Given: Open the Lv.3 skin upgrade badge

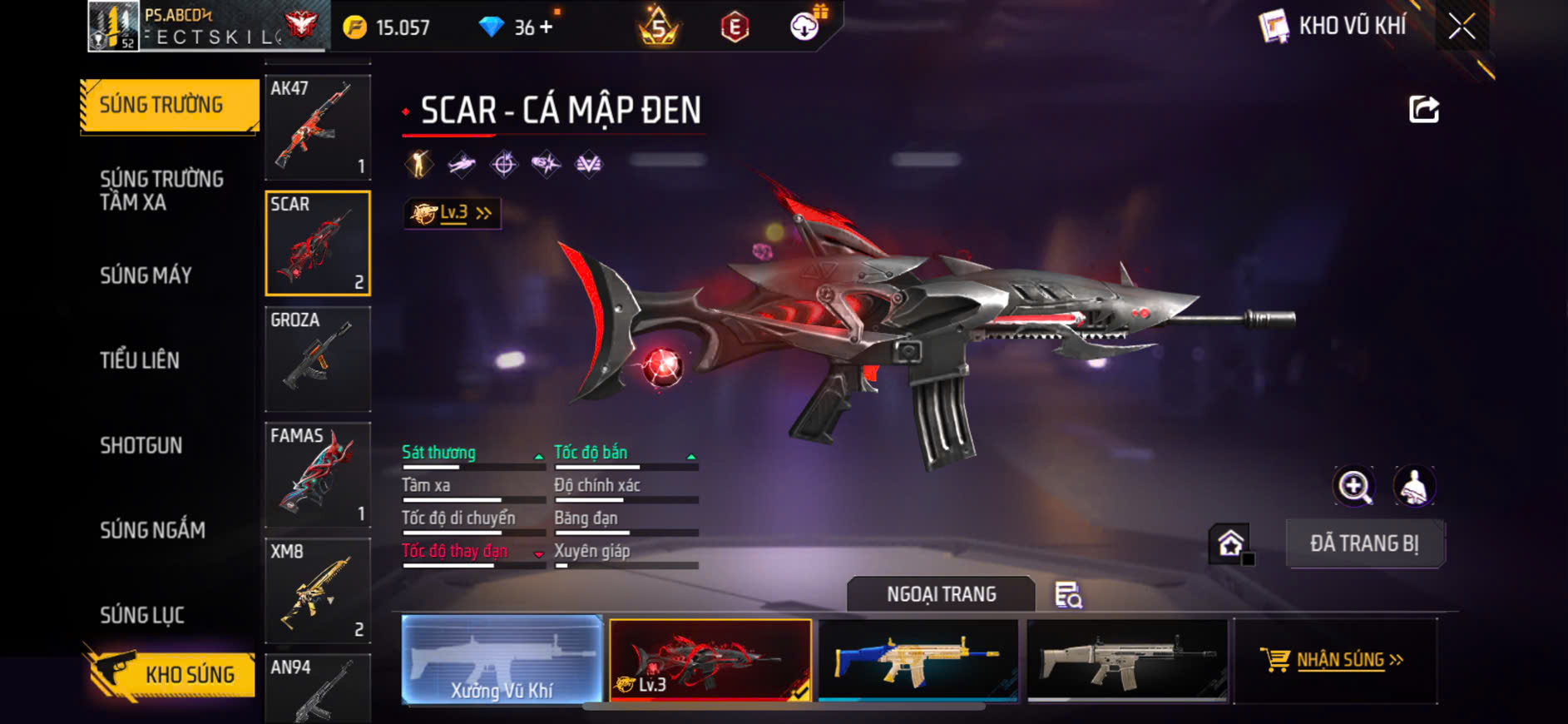Looking at the screenshot, I should point(453,214).
